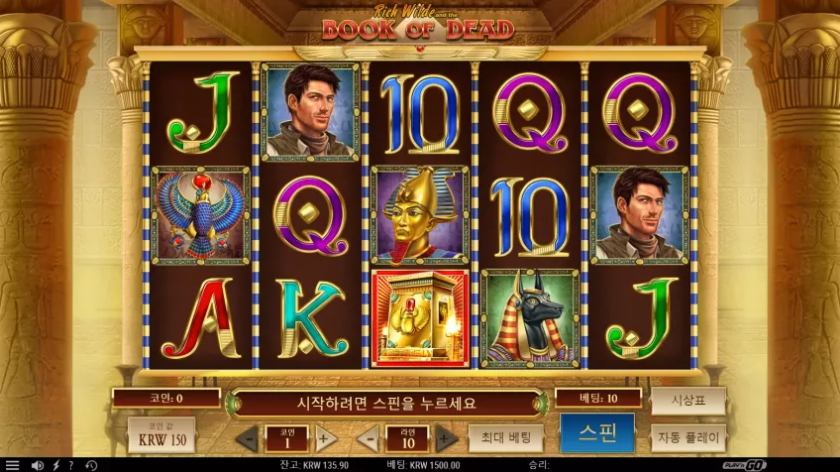Open game history clock icon
The height and width of the screenshot is (472, 840).
point(91,465)
